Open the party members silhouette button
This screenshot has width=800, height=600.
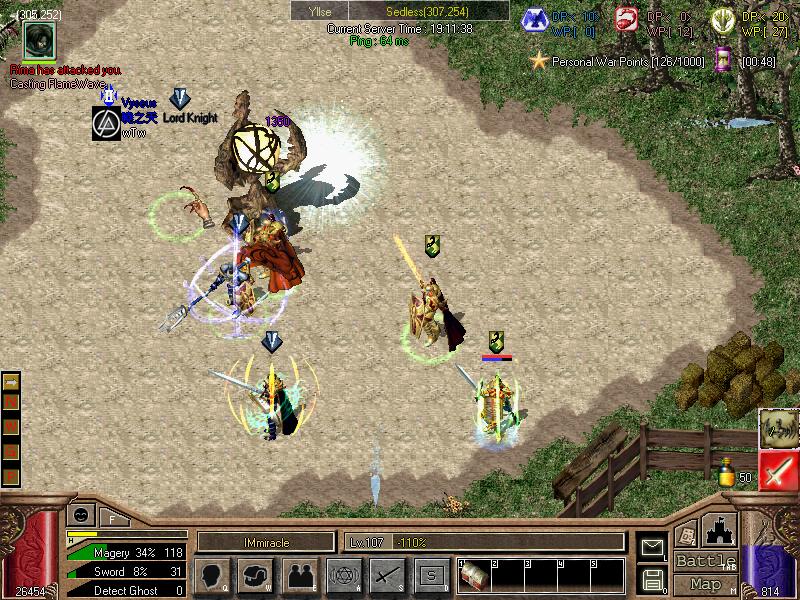pyautogui.click(x=299, y=575)
